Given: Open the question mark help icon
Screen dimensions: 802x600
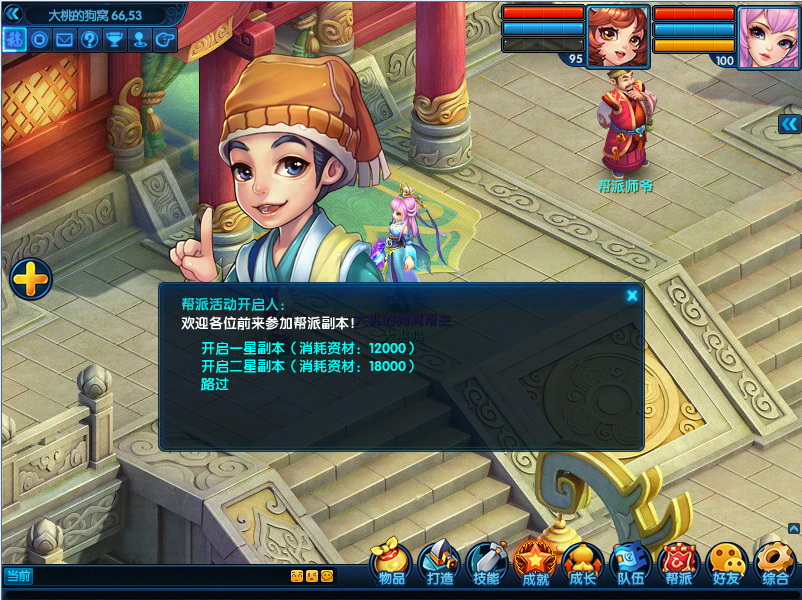Looking at the screenshot, I should pos(90,40).
